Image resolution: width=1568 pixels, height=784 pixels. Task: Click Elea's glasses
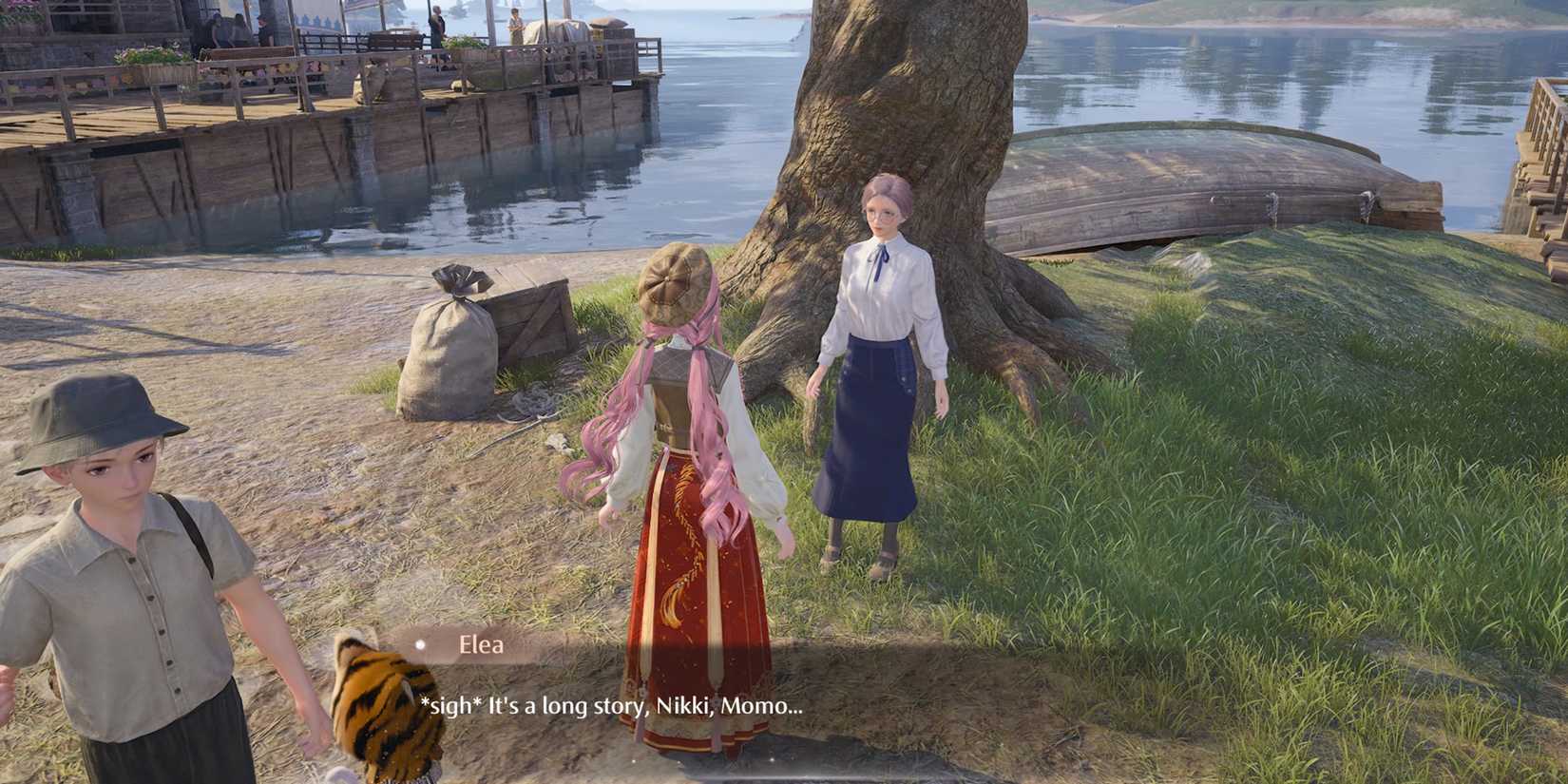point(884,217)
